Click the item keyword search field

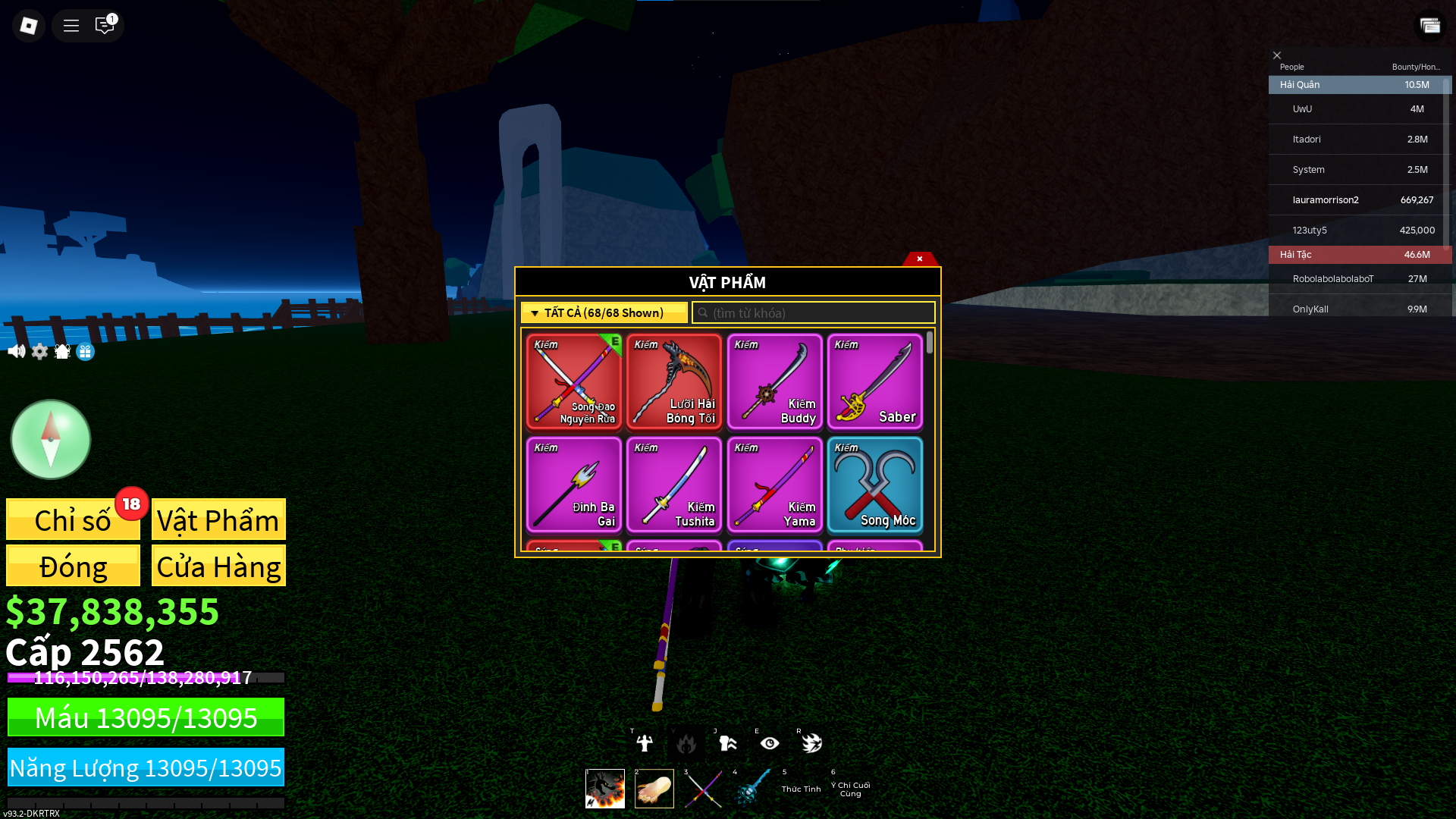pyautogui.click(x=814, y=312)
